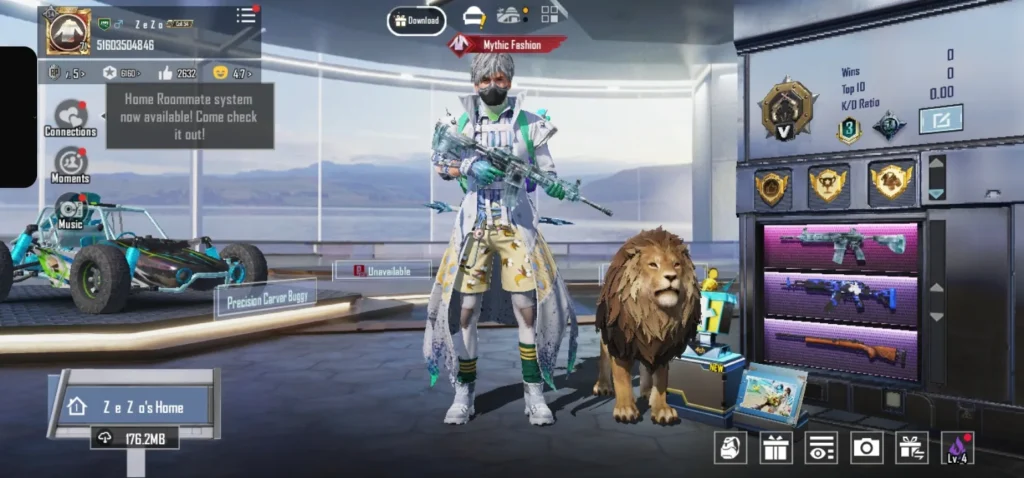
Task: Click the helmet icon with exclamation mark
Action: (473, 17)
